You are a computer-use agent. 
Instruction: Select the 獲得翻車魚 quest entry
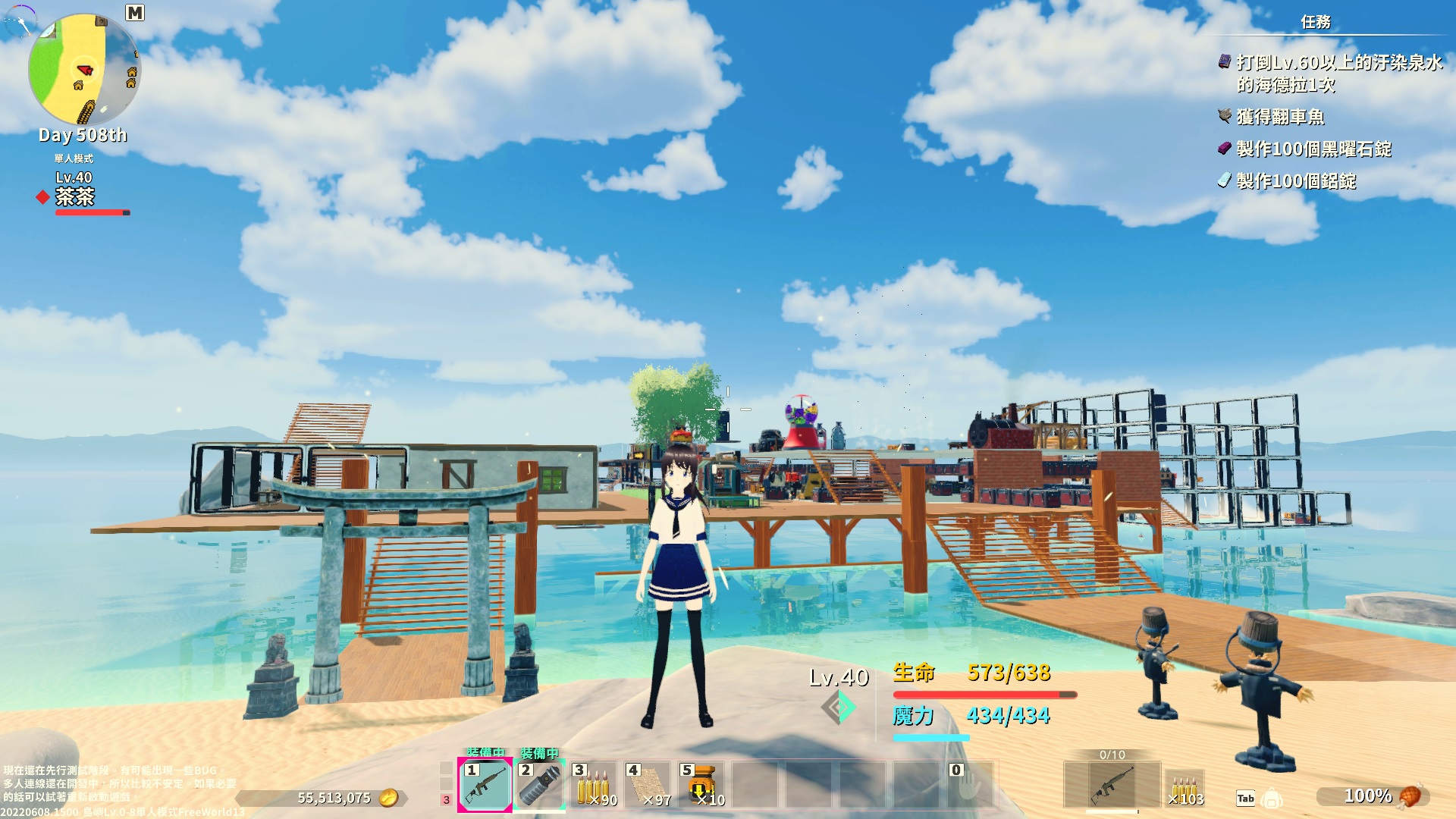tap(1280, 117)
